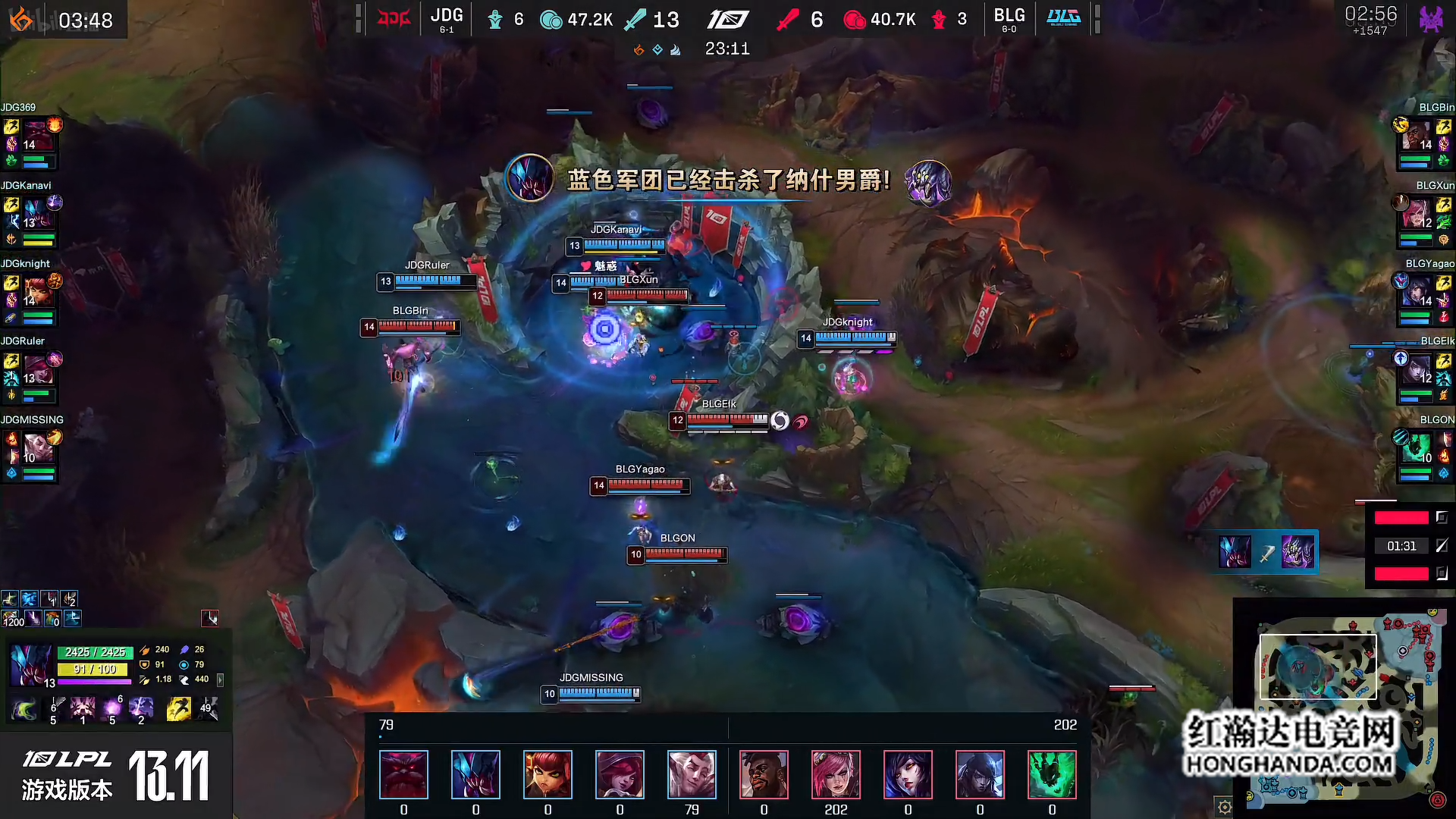Select BLGElk's player portrait

point(1417,372)
